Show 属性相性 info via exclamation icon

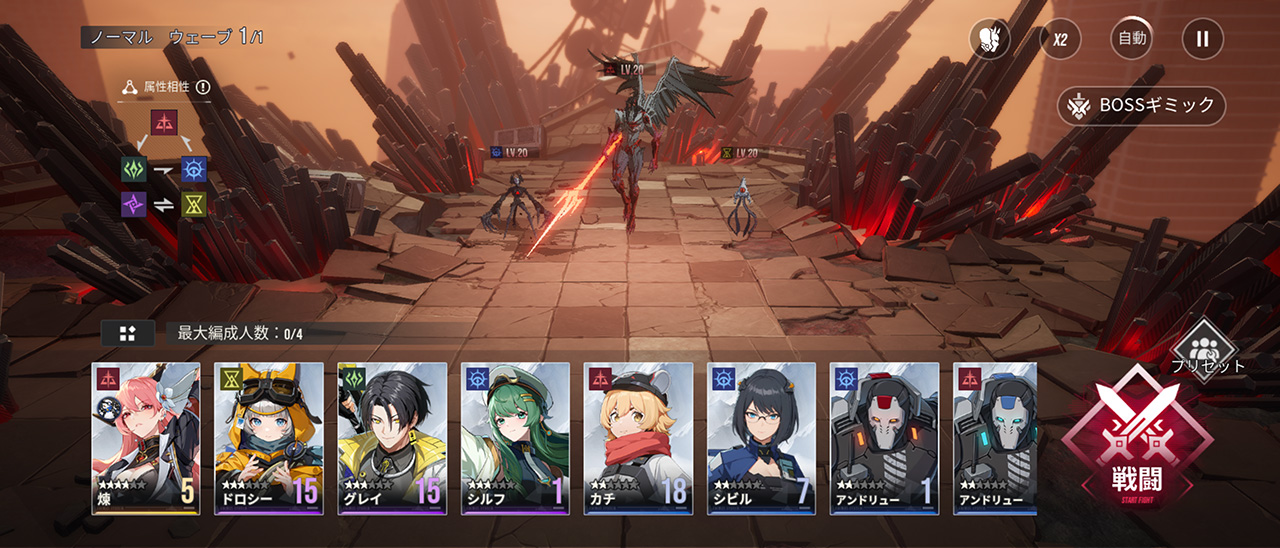pos(203,87)
